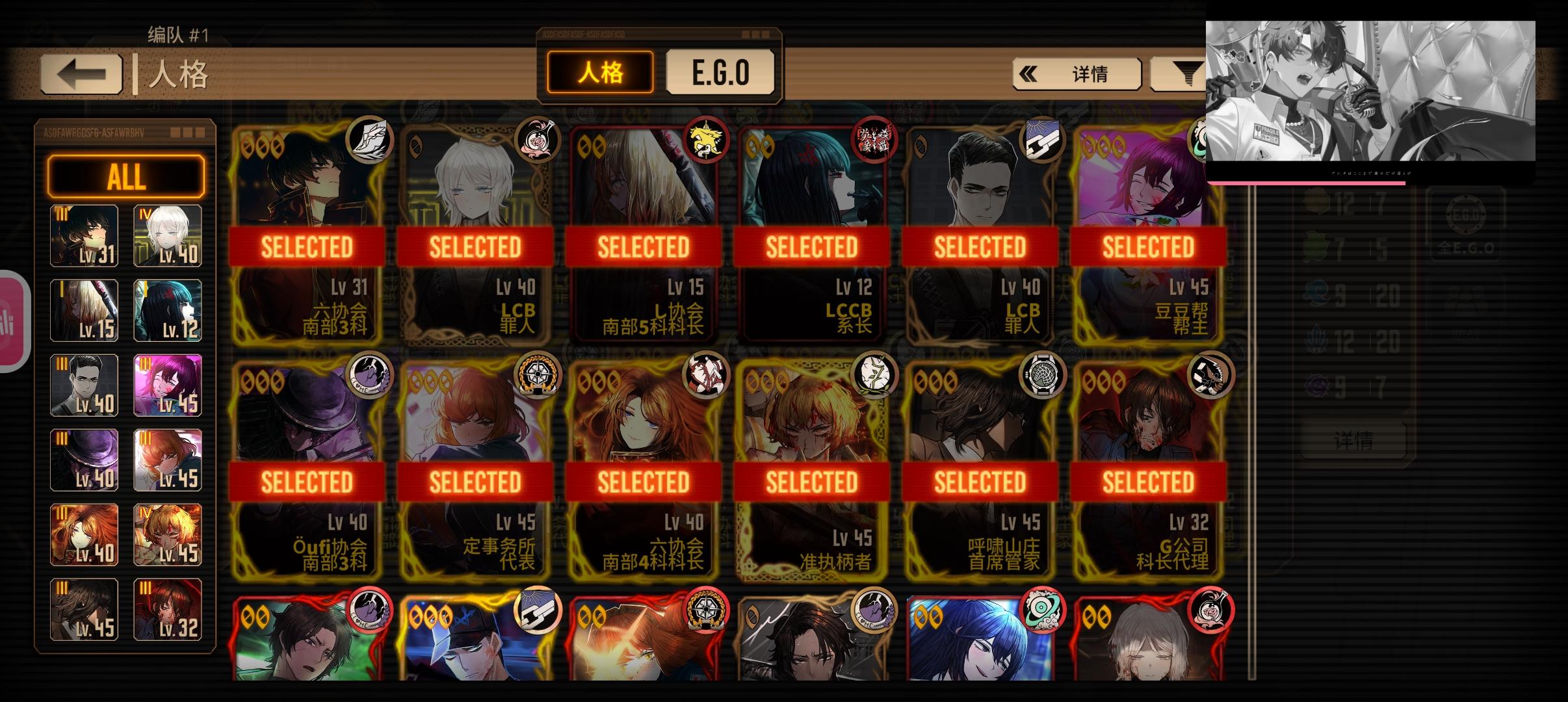Switch to the E.G.O tab

tap(720, 71)
